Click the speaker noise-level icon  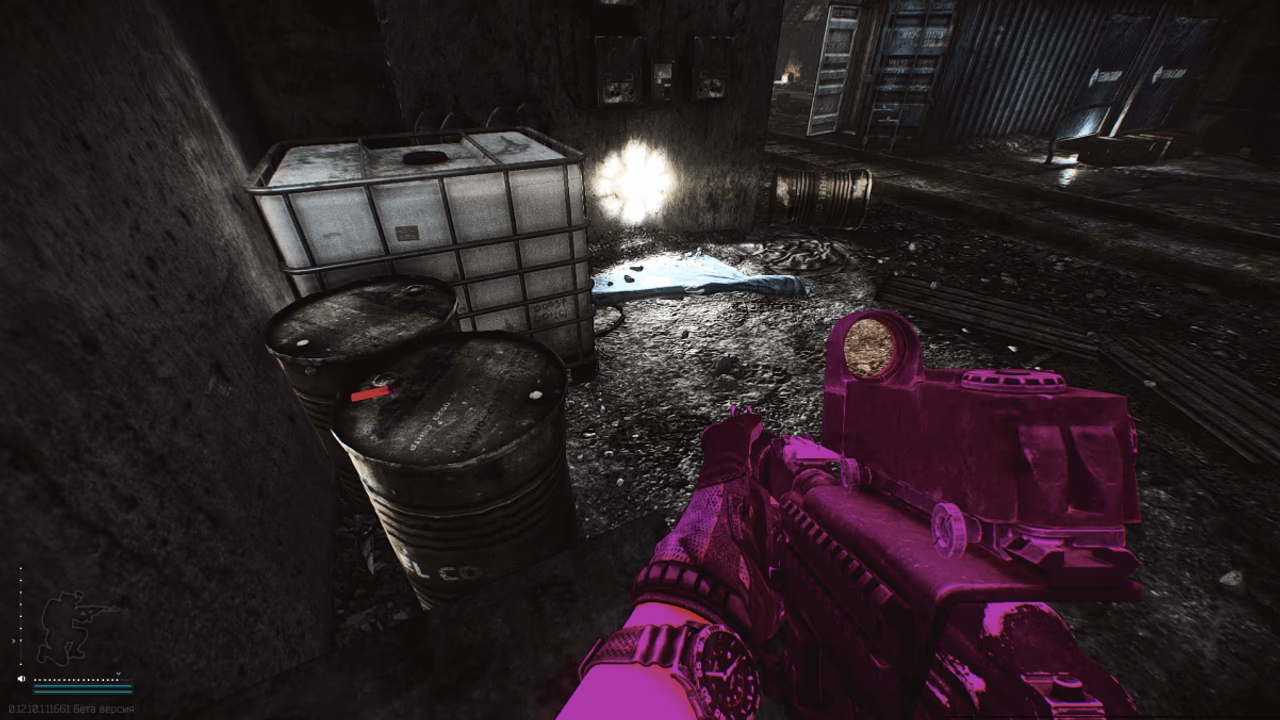coord(21,679)
